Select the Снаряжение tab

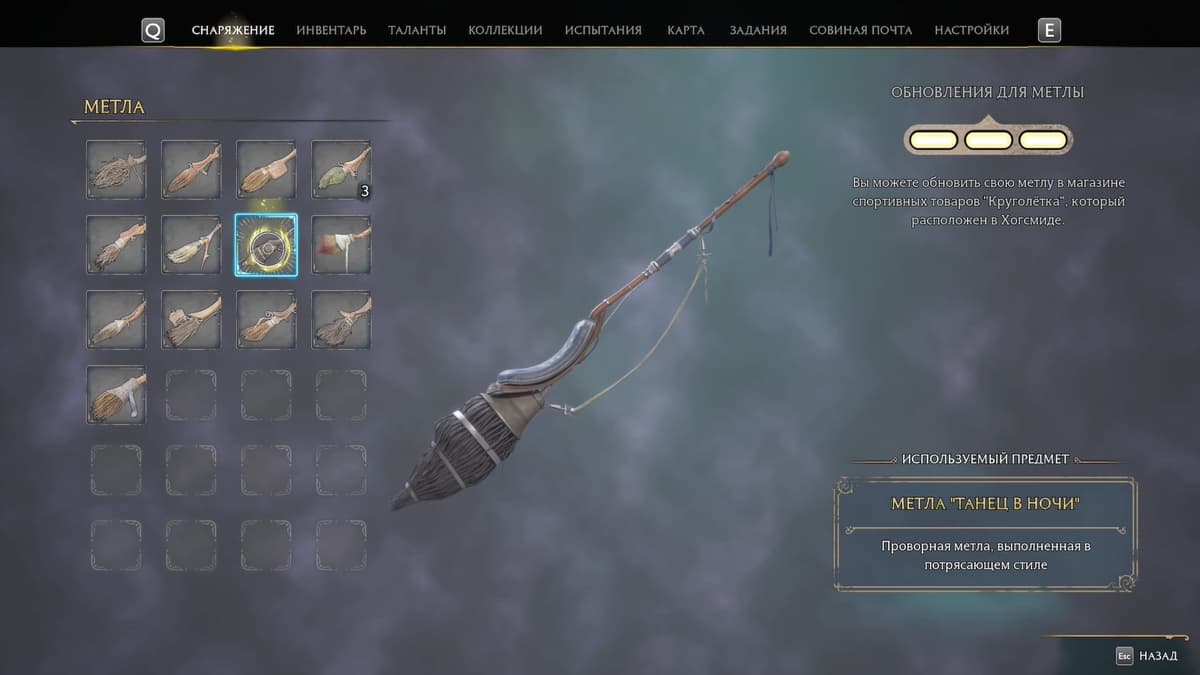(233, 30)
